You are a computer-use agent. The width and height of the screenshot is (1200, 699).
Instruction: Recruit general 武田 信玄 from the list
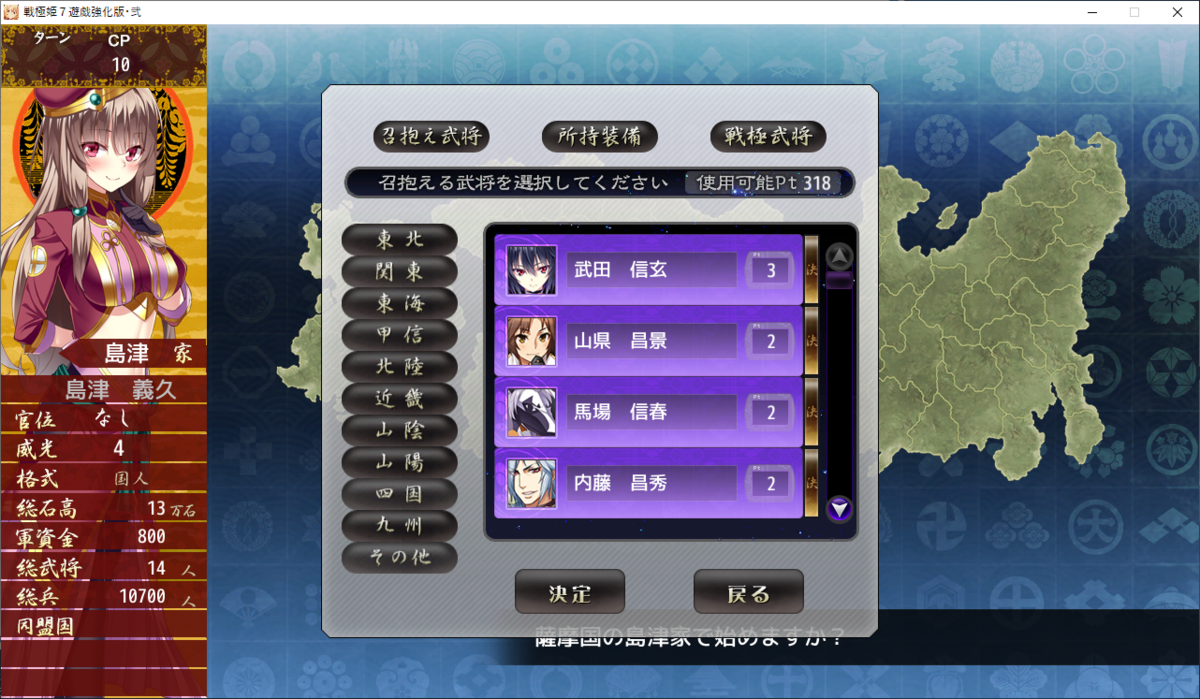650,270
